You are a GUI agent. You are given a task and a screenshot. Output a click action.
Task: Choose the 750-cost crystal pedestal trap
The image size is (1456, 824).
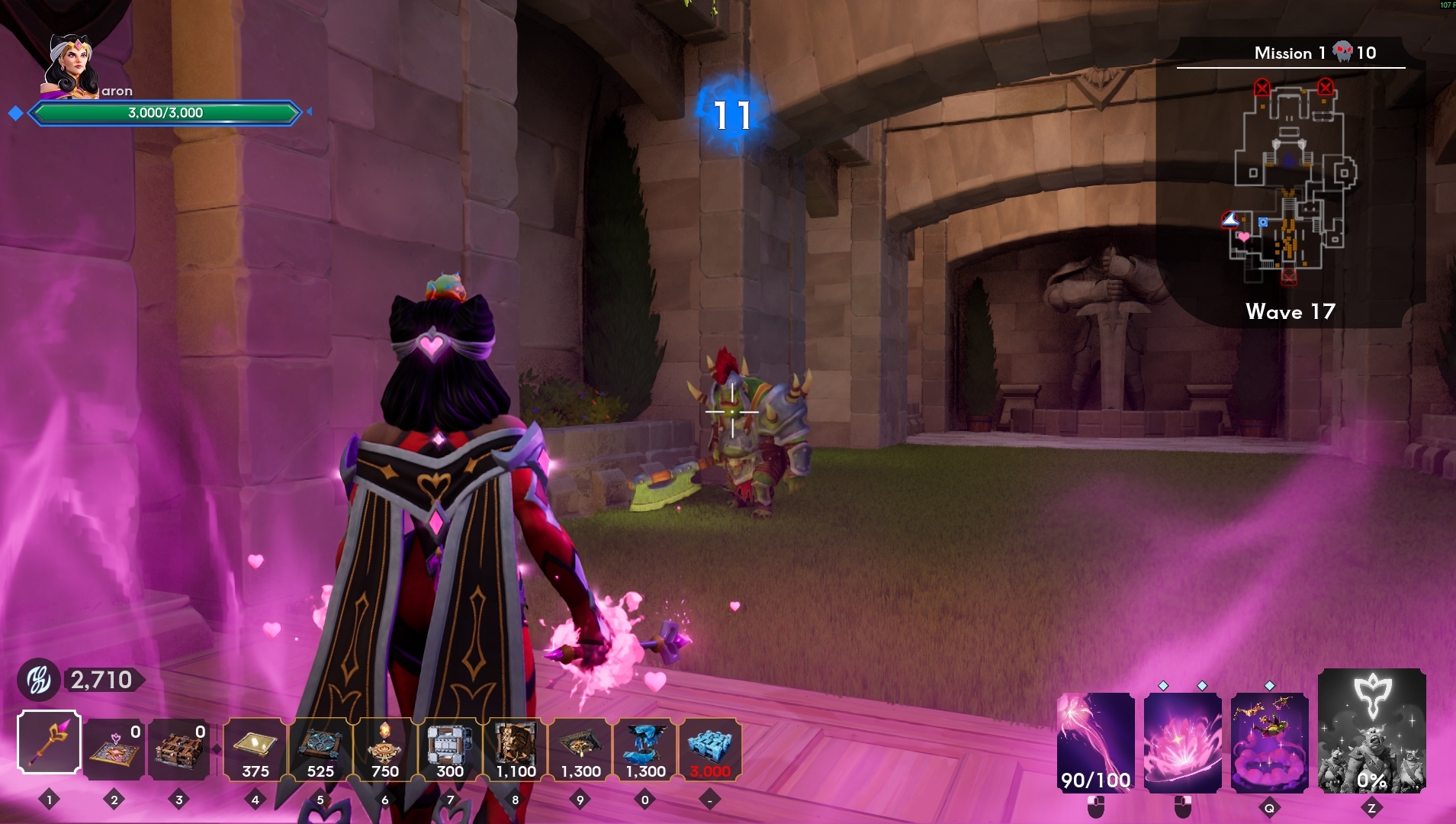385,748
